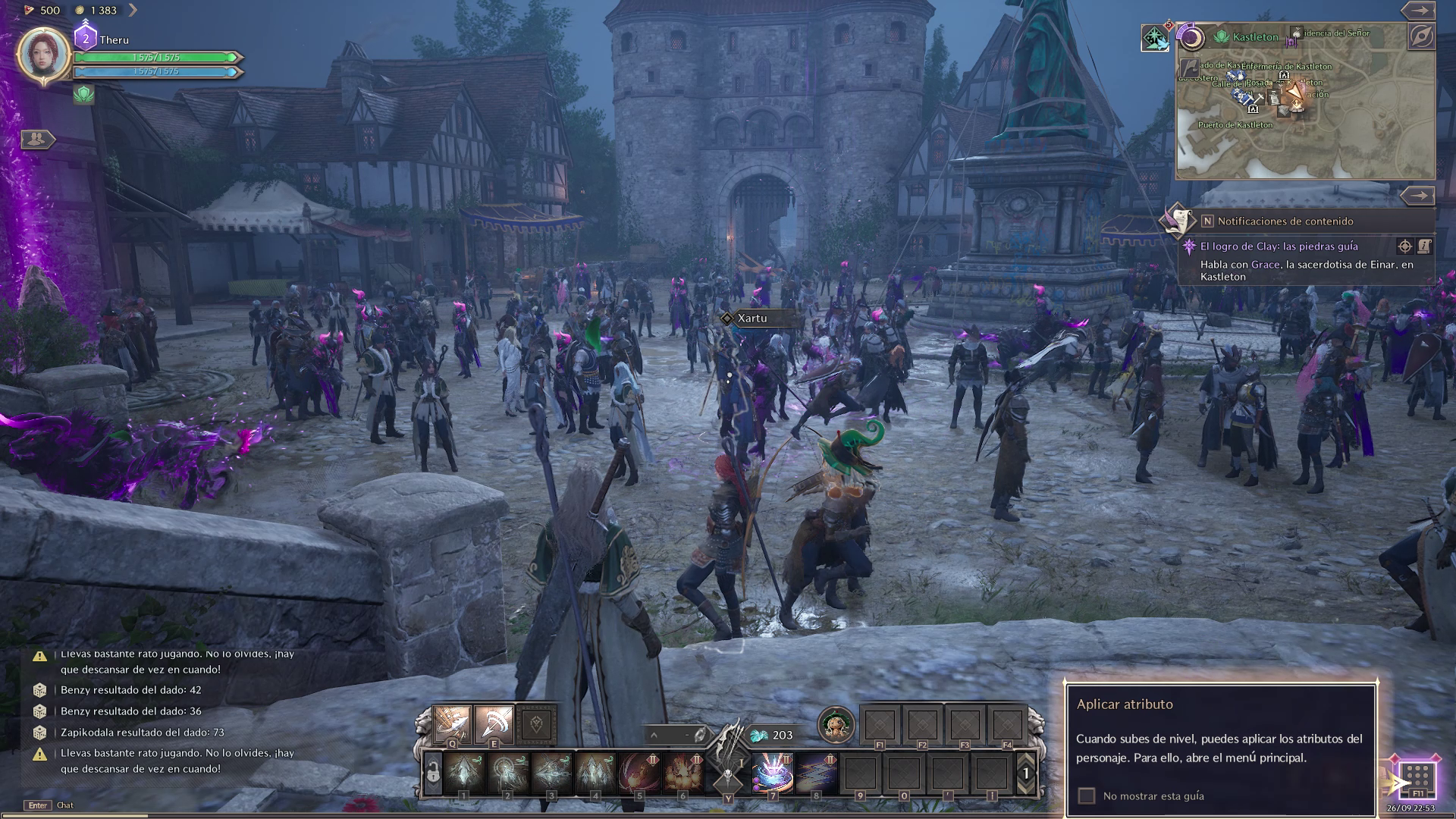Trigger the multi-arrow shot skill on Q
The height and width of the screenshot is (819, 1456).
[x=452, y=724]
